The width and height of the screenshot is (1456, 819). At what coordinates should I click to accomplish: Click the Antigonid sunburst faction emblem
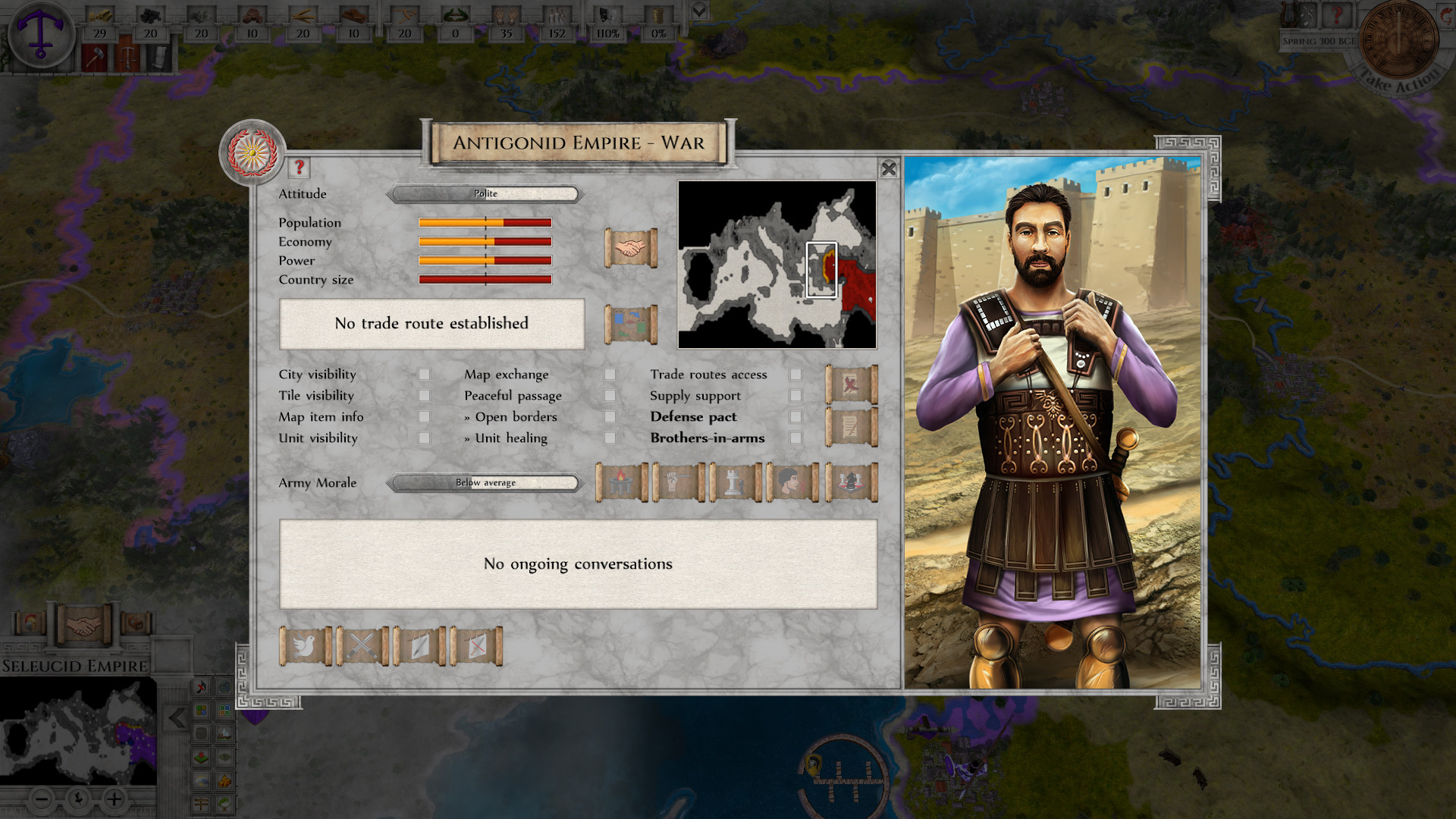tap(253, 152)
